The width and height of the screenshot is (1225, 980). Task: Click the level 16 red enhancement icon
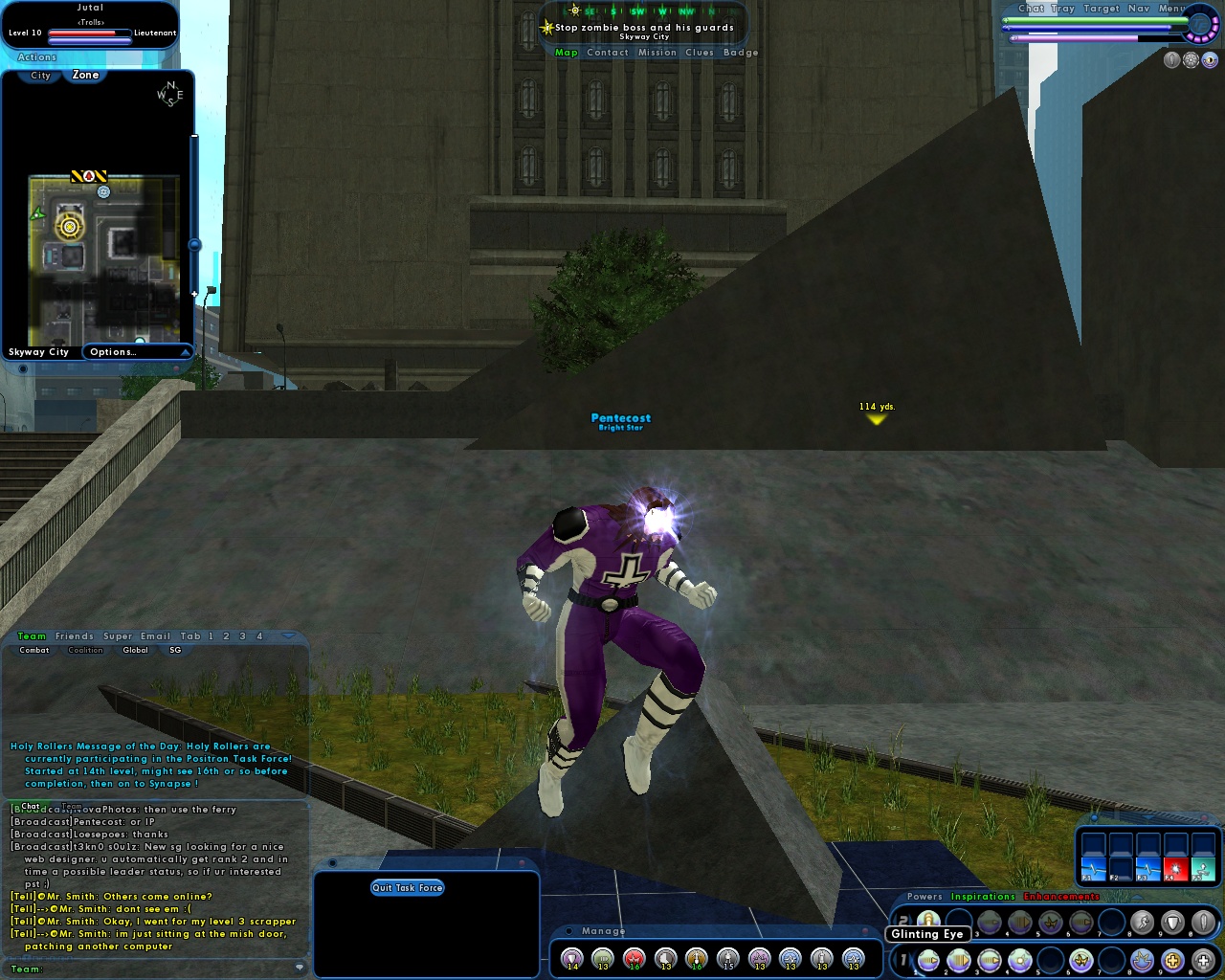tap(634, 956)
